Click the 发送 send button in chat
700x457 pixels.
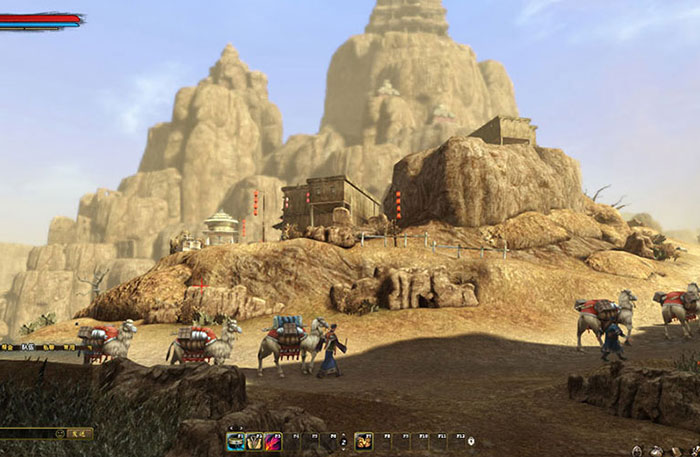click(x=78, y=434)
